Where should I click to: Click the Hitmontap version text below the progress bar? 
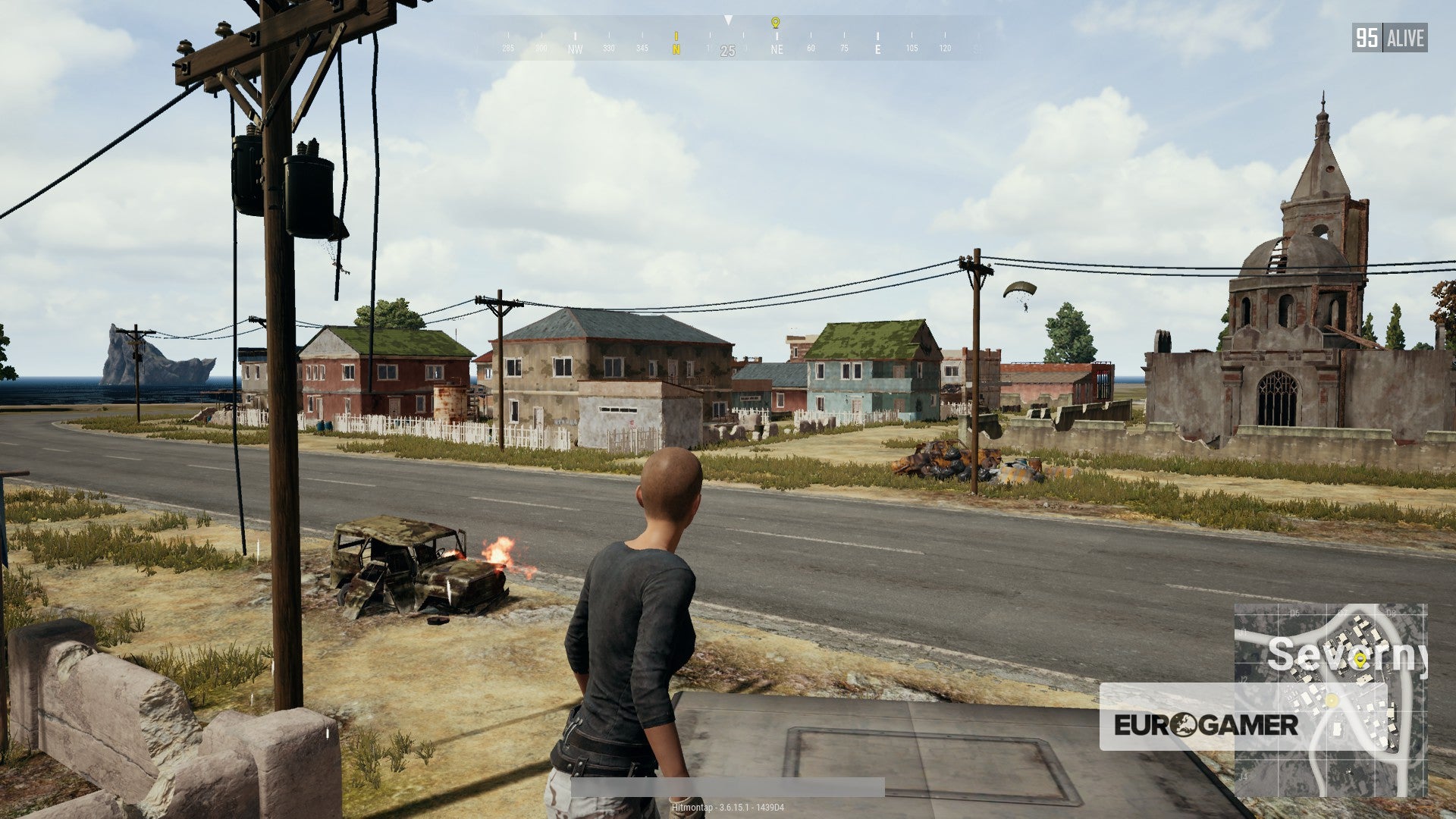point(728,808)
